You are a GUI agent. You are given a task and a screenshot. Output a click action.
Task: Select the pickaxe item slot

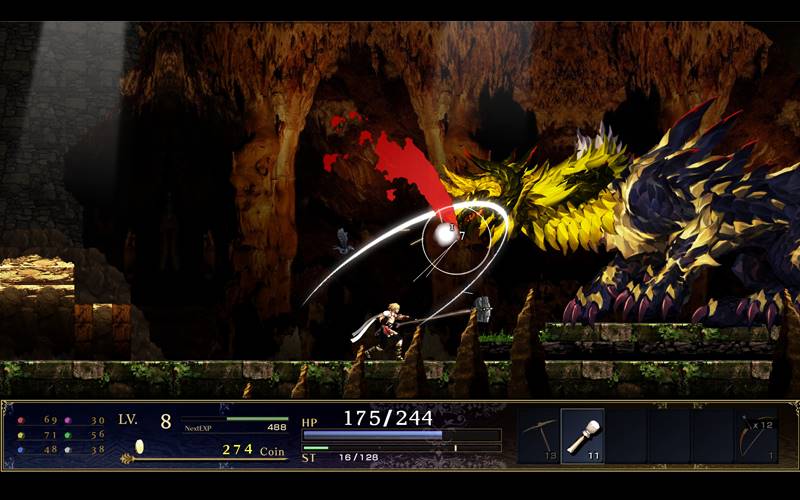point(538,435)
